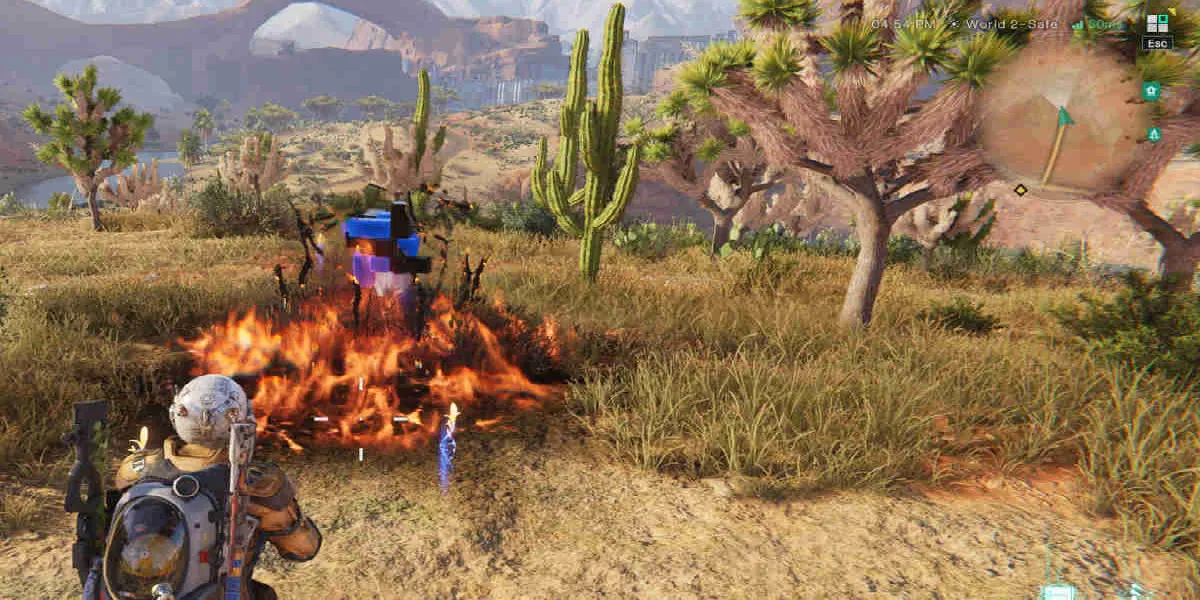Click the green tree marker beside minimap

(x=1154, y=134)
